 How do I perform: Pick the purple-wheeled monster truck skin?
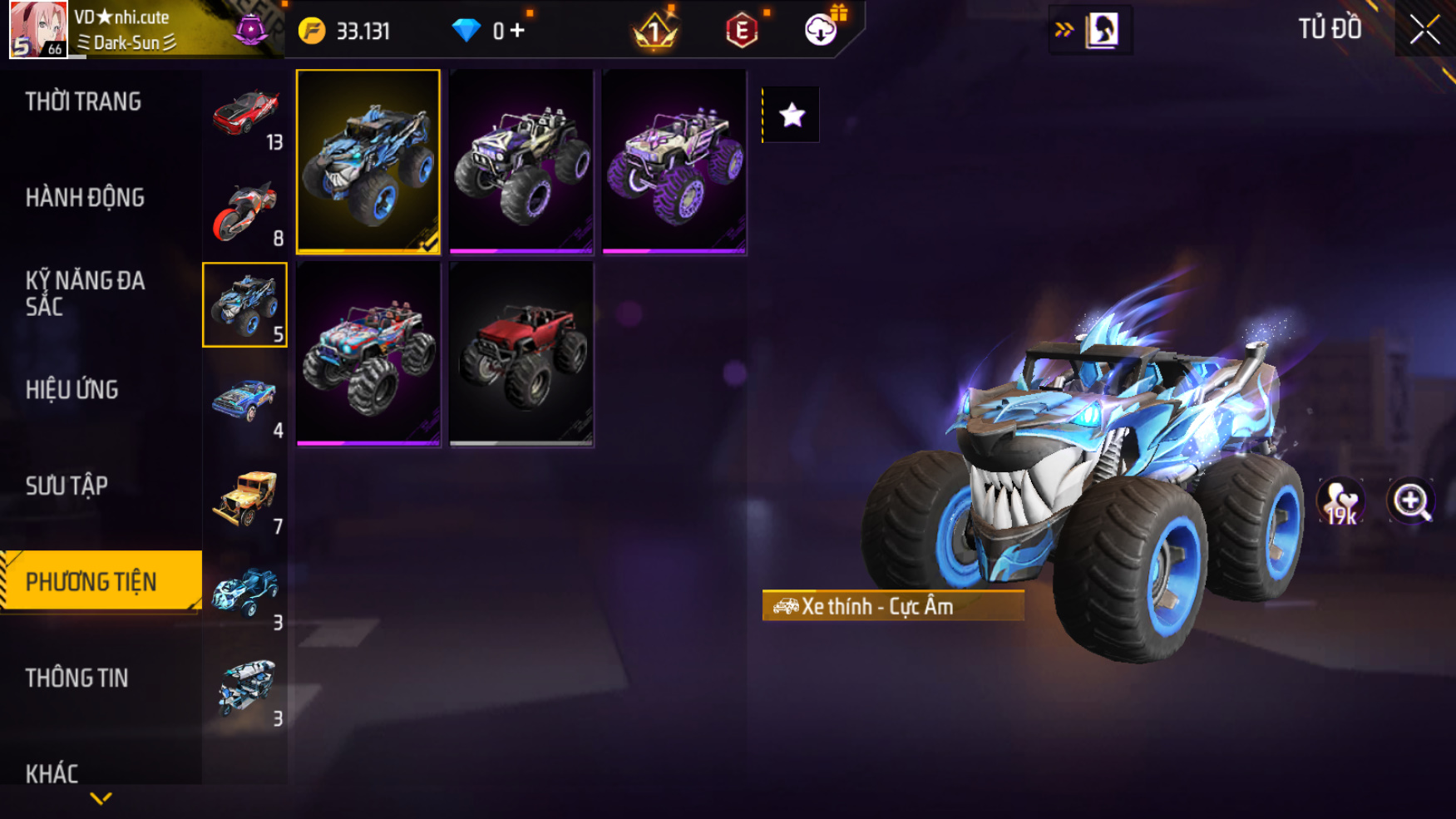tap(674, 161)
